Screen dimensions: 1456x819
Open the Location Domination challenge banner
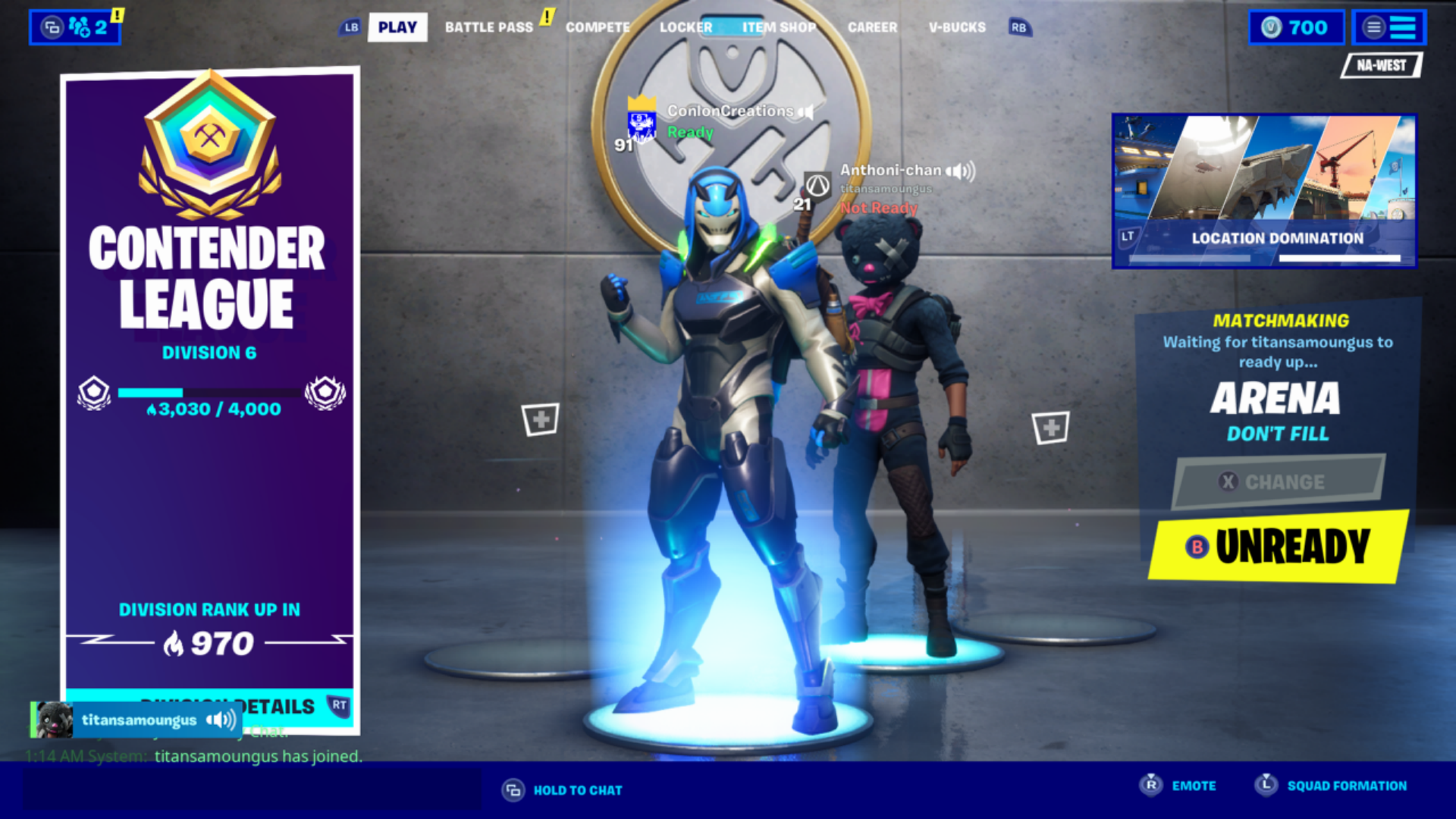pos(1264,190)
